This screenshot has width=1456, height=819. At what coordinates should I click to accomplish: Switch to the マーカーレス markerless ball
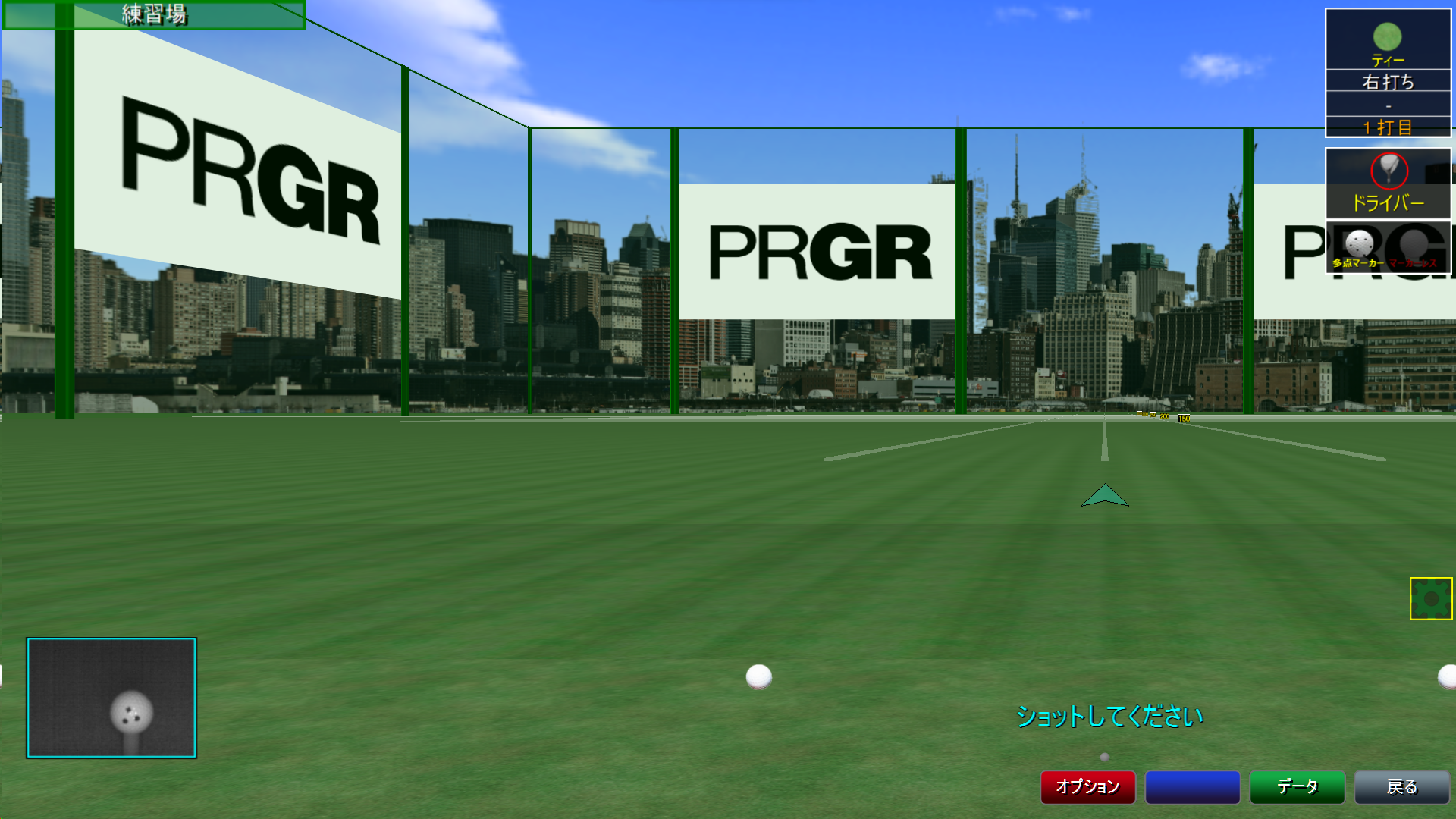(1414, 249)
